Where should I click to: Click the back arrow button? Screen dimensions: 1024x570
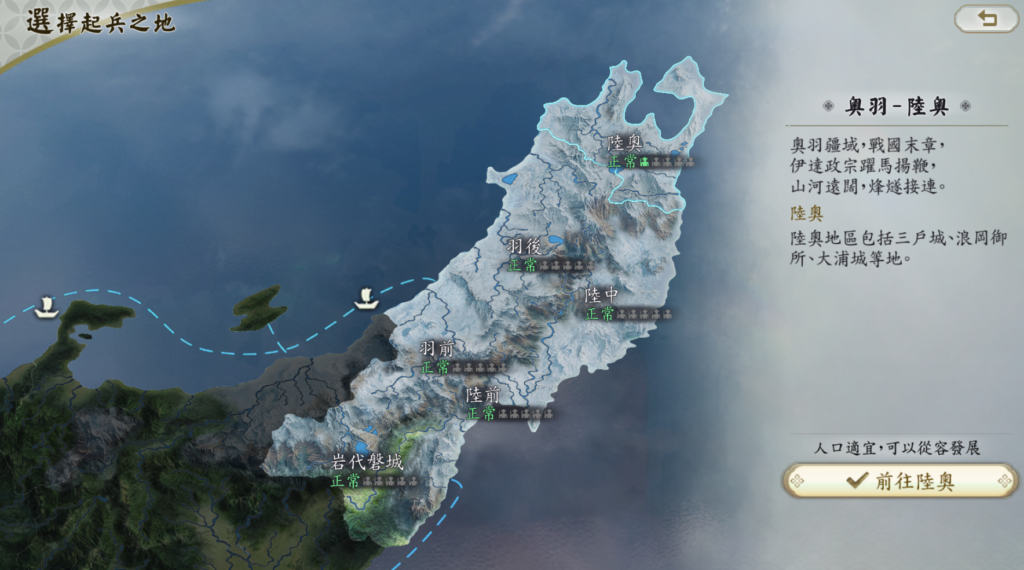click(x=986, y=19)
